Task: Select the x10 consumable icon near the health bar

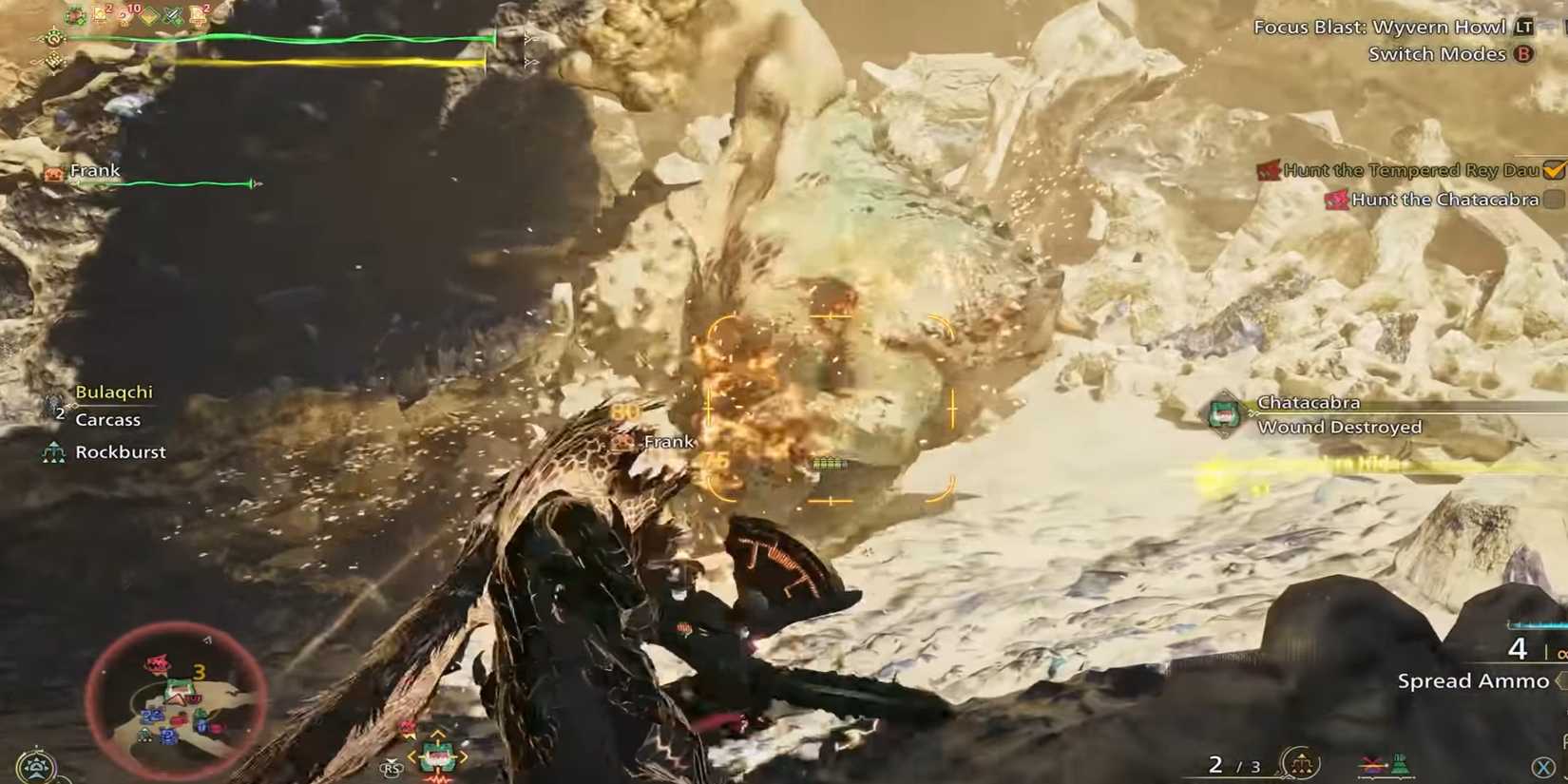Action: (x=126, y=14)
